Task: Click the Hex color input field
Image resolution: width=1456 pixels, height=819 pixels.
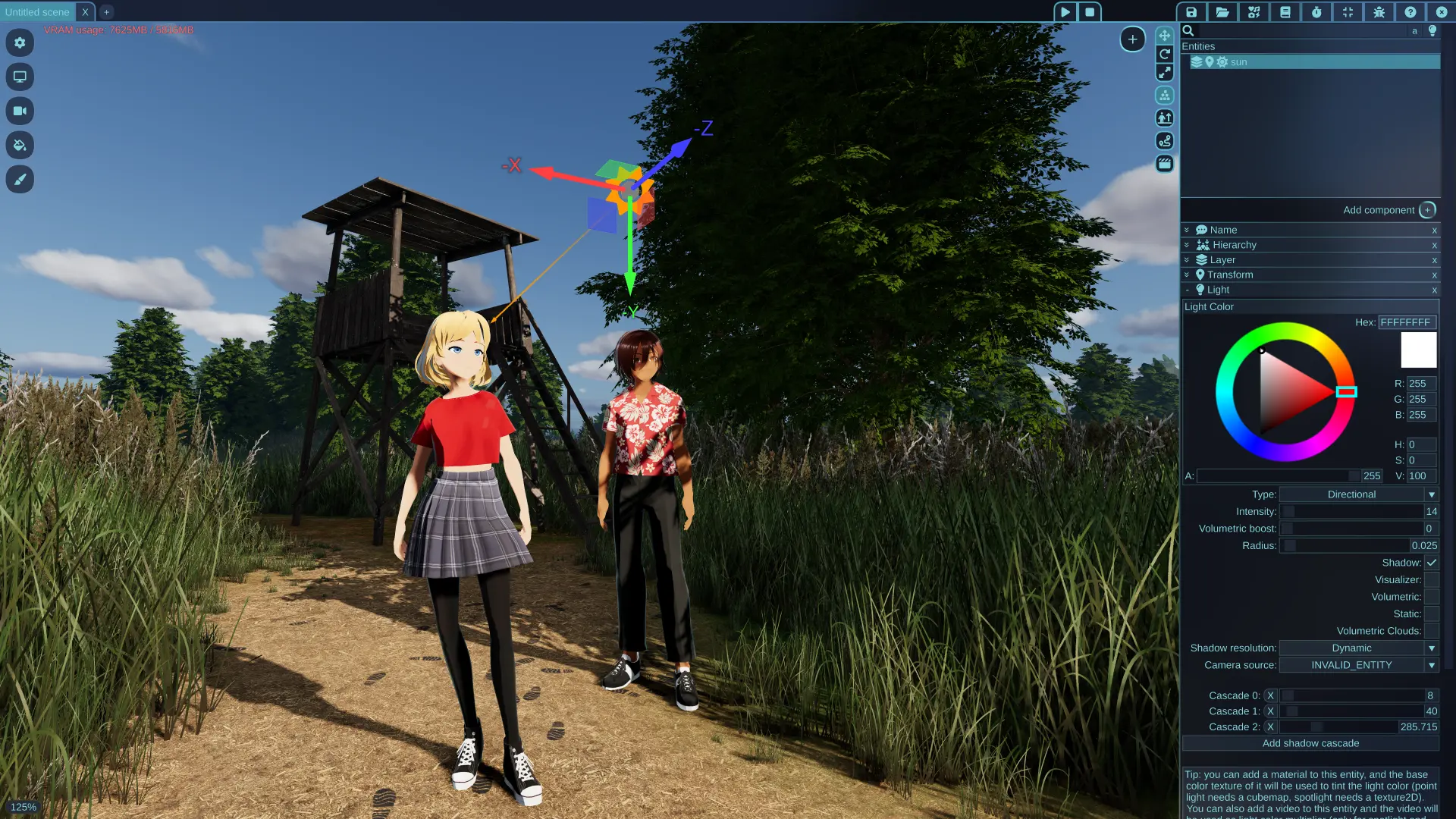Action: (x=1406, y=322)
